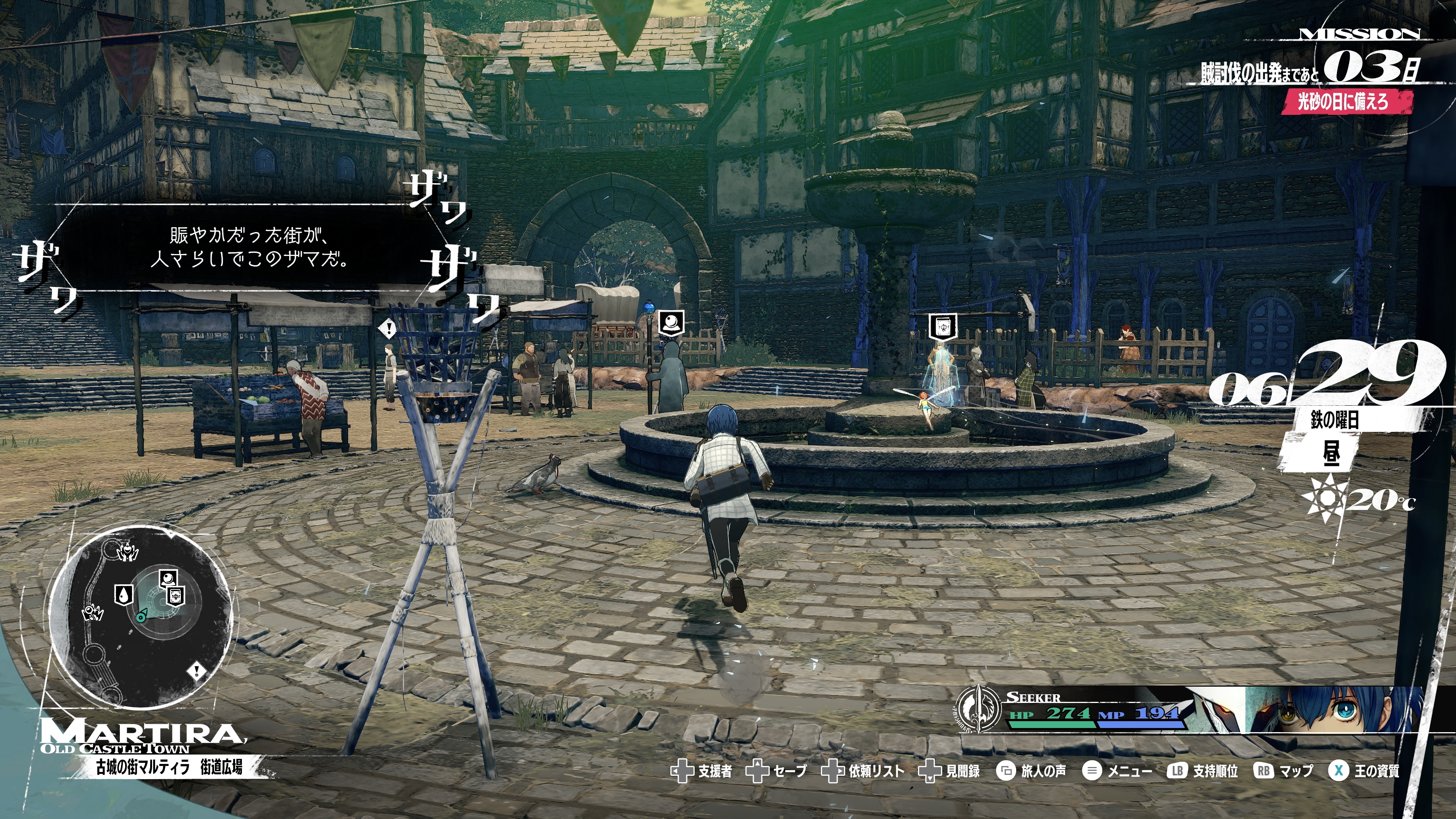
Task: Open the 依頼リスト request list
Action: [863, 771]
